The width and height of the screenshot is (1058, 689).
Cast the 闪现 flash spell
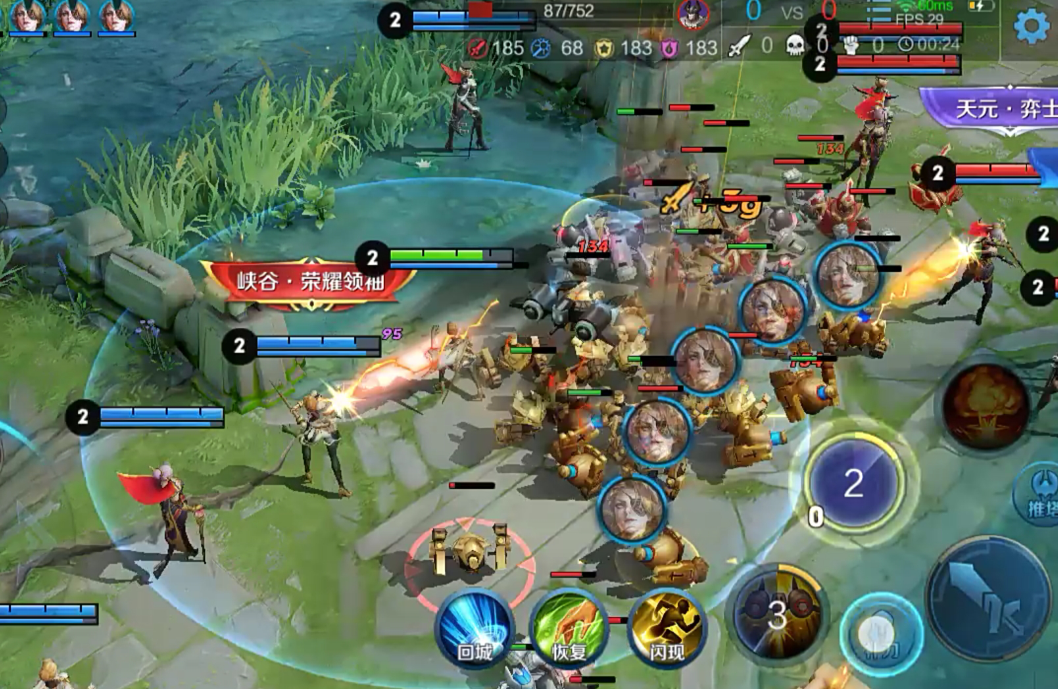pyautogui.click(x=667, y=627)
